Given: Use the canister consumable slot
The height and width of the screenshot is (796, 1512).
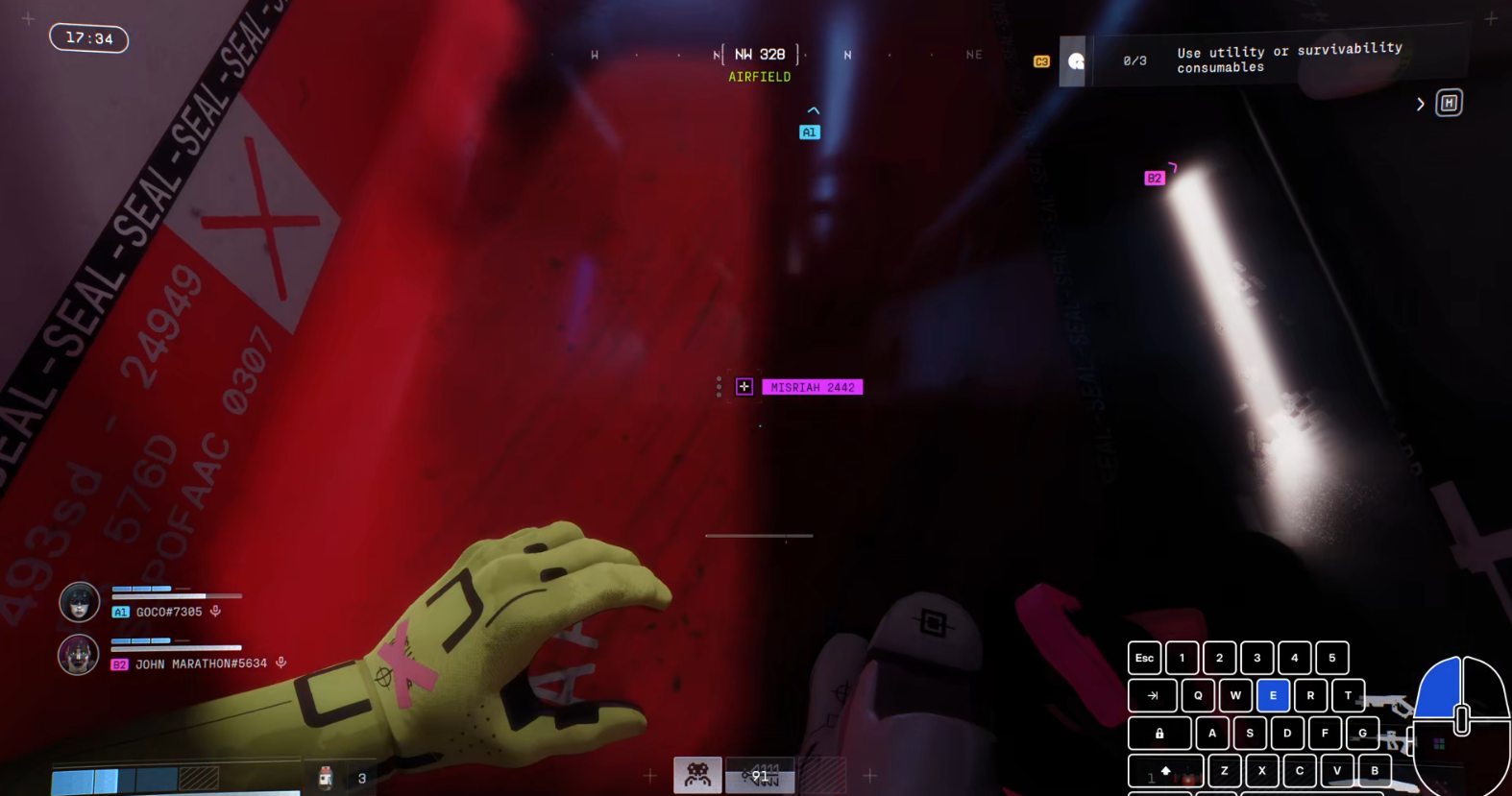Looking at the screenshot, I should [x=326, y=777].
